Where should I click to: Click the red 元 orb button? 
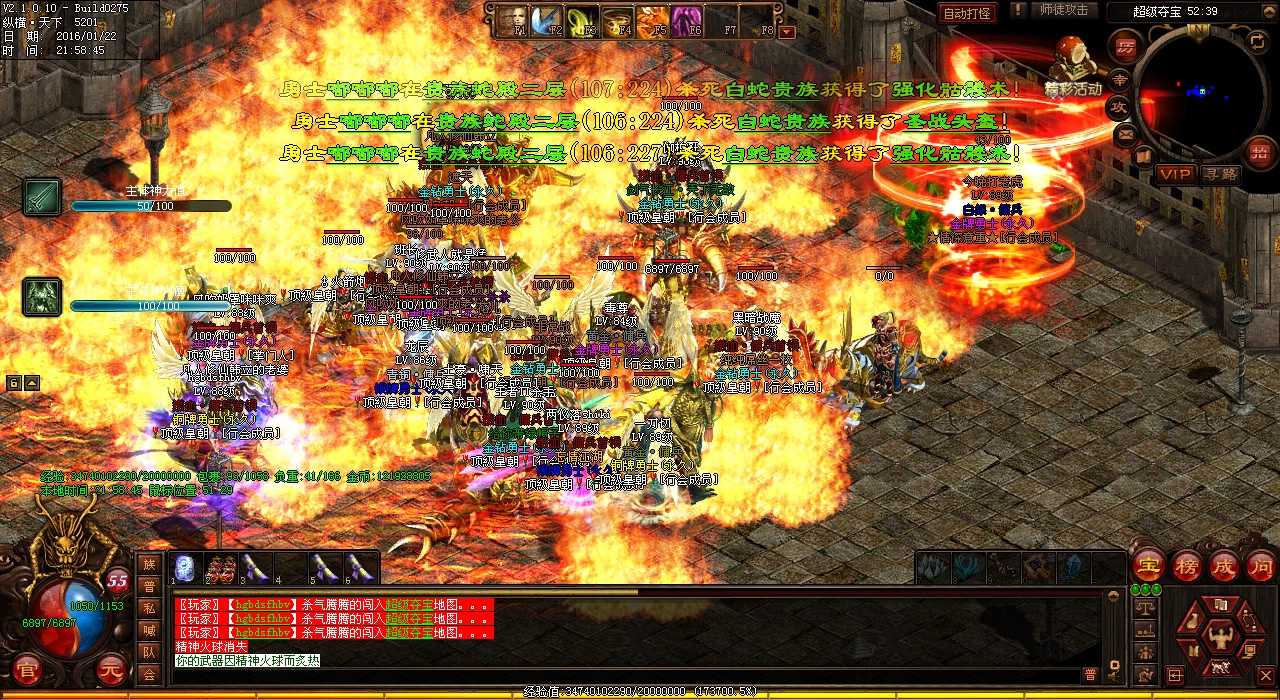111,668
